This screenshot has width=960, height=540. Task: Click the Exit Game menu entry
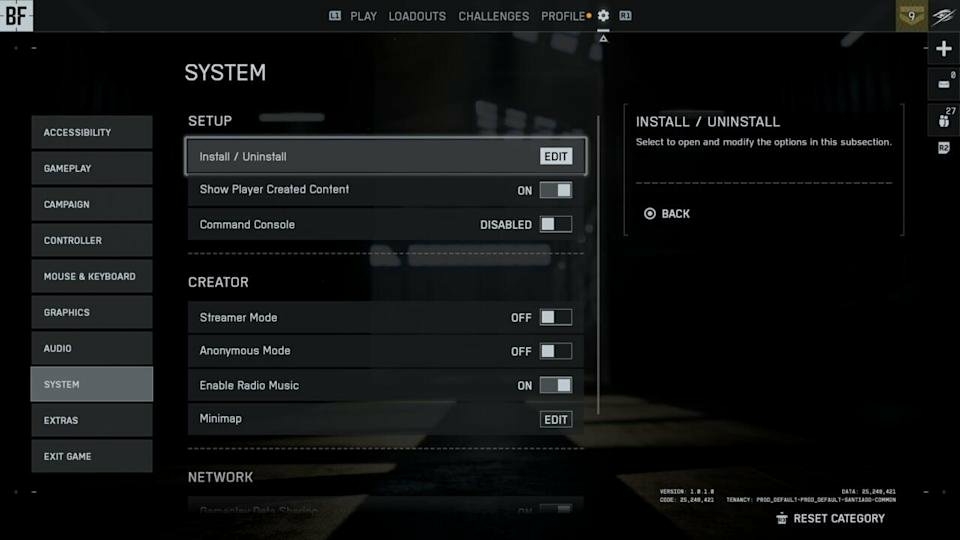pyautogui.click(x=91, y=456)
